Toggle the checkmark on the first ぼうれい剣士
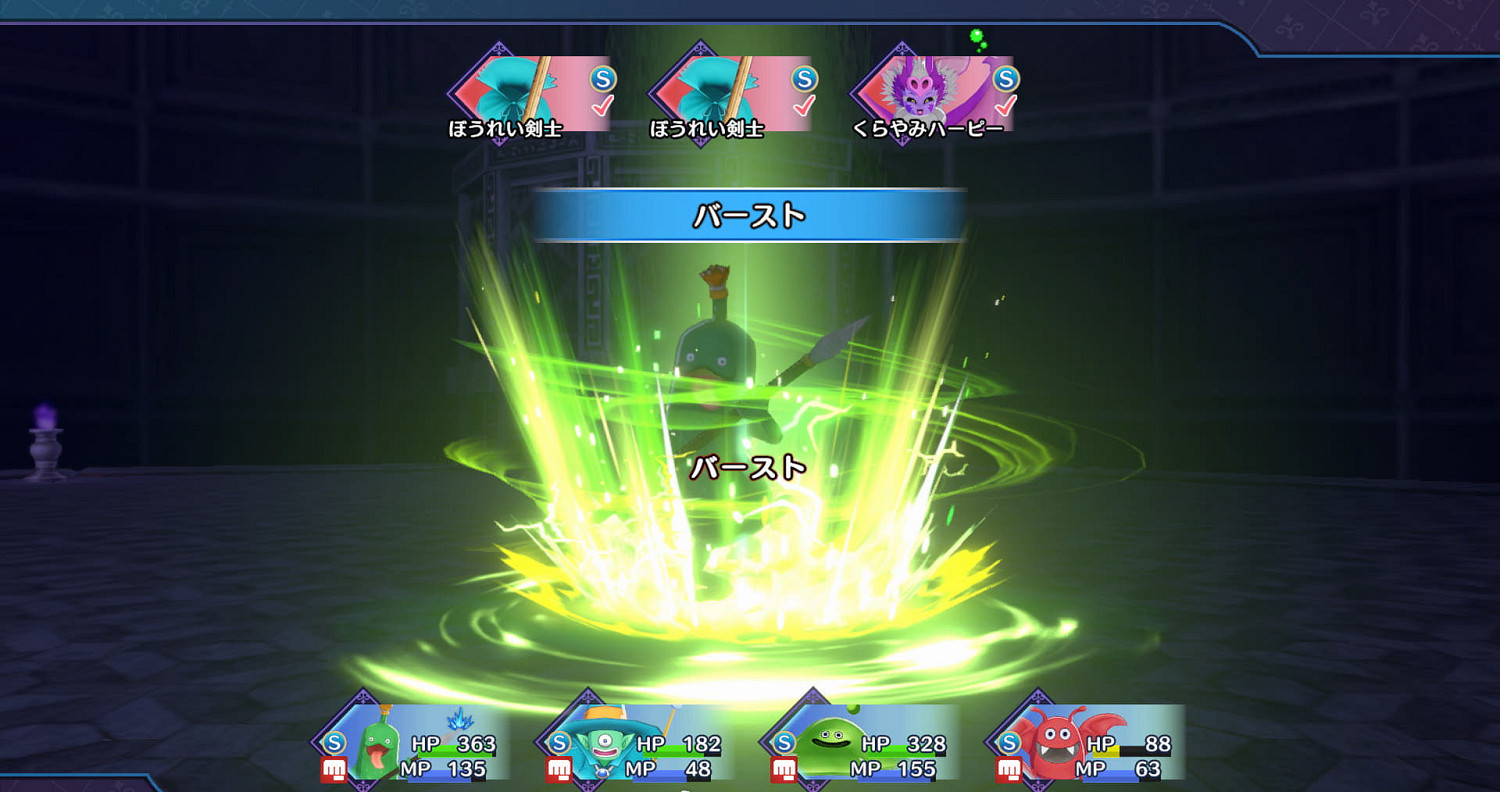The width and height of the screenshot is (1500, 792). point(600,105)
